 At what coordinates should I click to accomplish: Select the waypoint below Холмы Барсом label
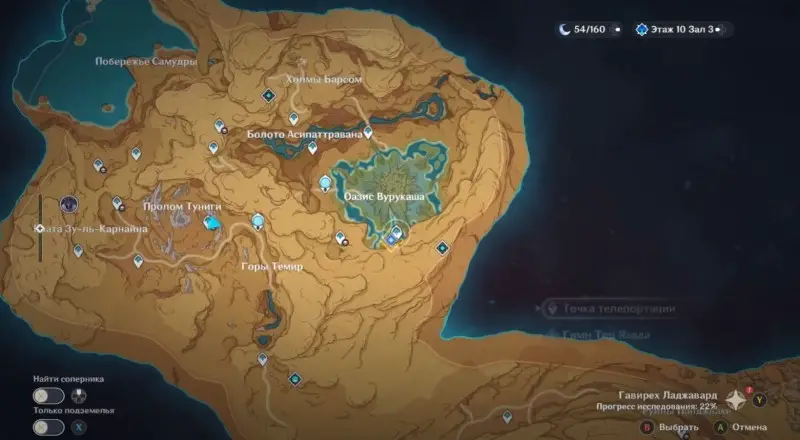coord(268,95)
